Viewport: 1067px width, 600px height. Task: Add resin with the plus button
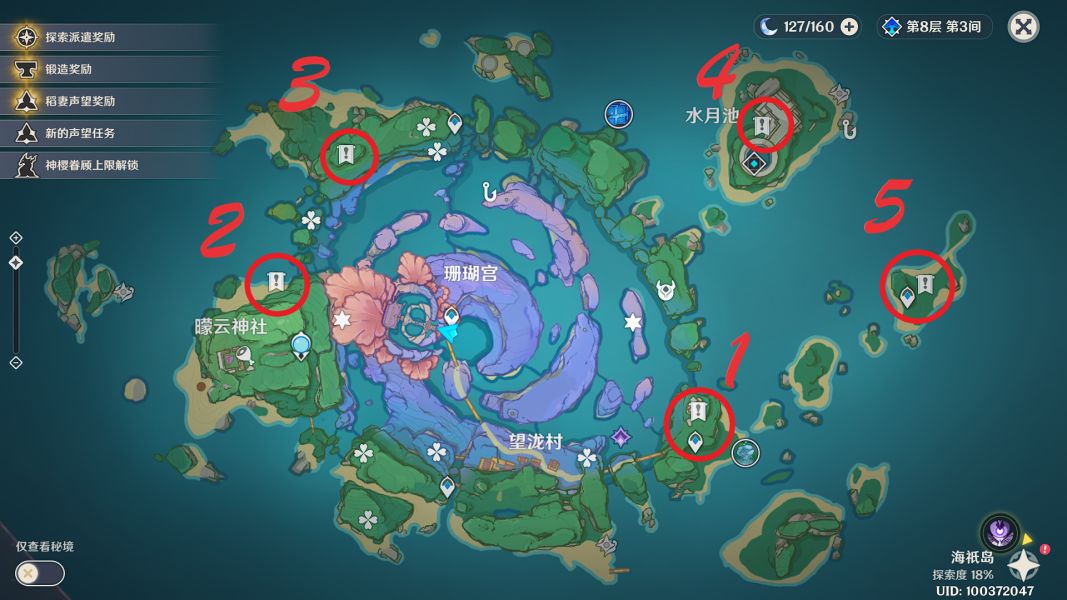pyautogui.click(x=849, y=27)
